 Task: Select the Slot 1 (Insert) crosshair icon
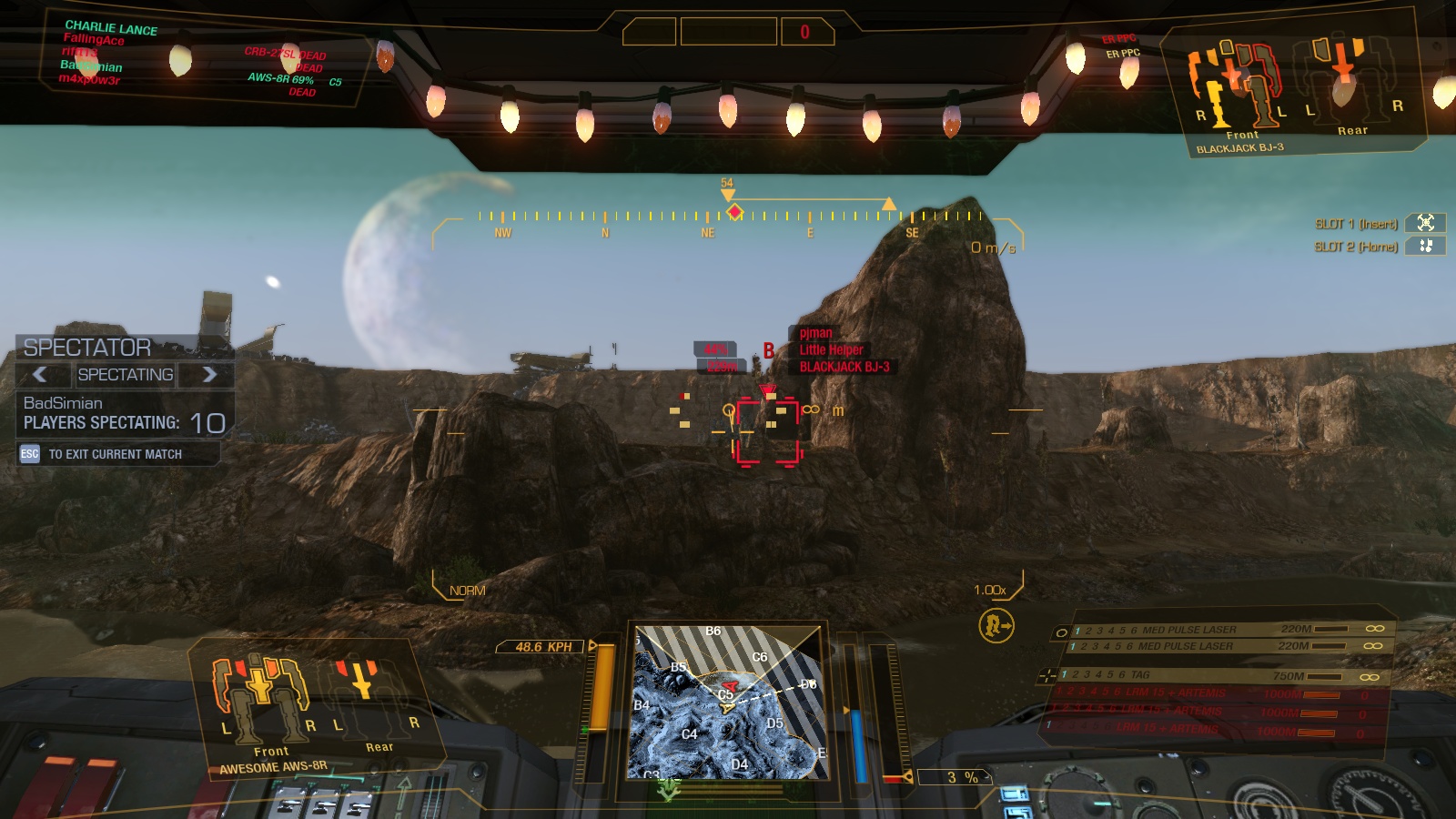(1427, 221)
